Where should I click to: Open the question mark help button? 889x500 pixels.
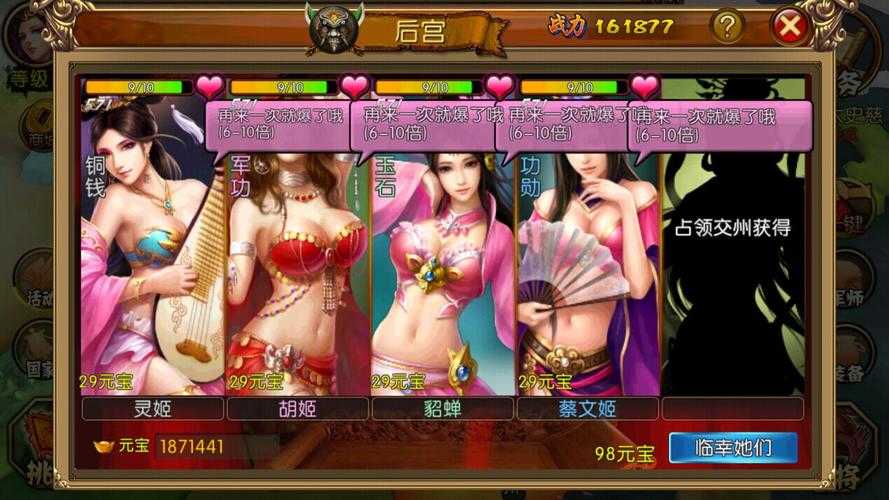(727, 27)
